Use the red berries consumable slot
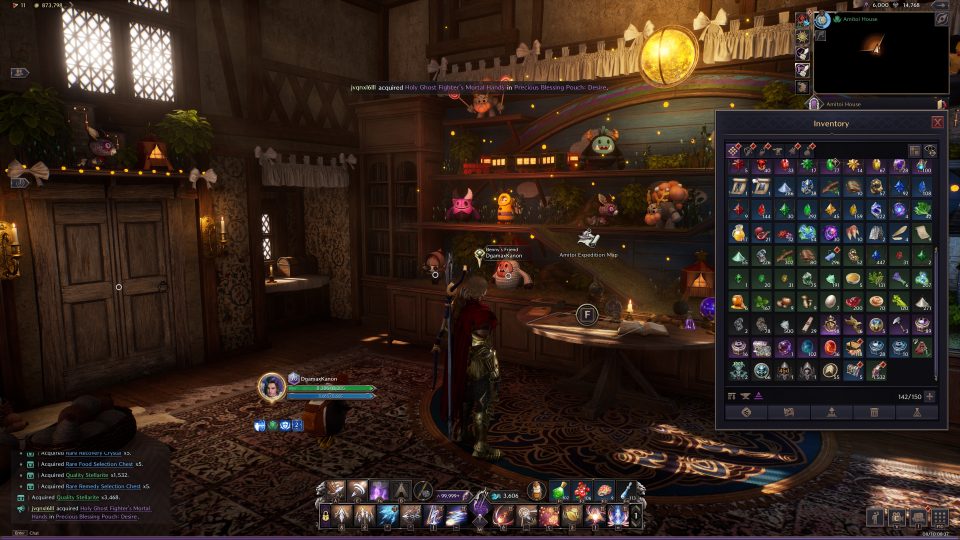This screenshot has width=960, height=540. pyautogui.click(x=582, y=490)
